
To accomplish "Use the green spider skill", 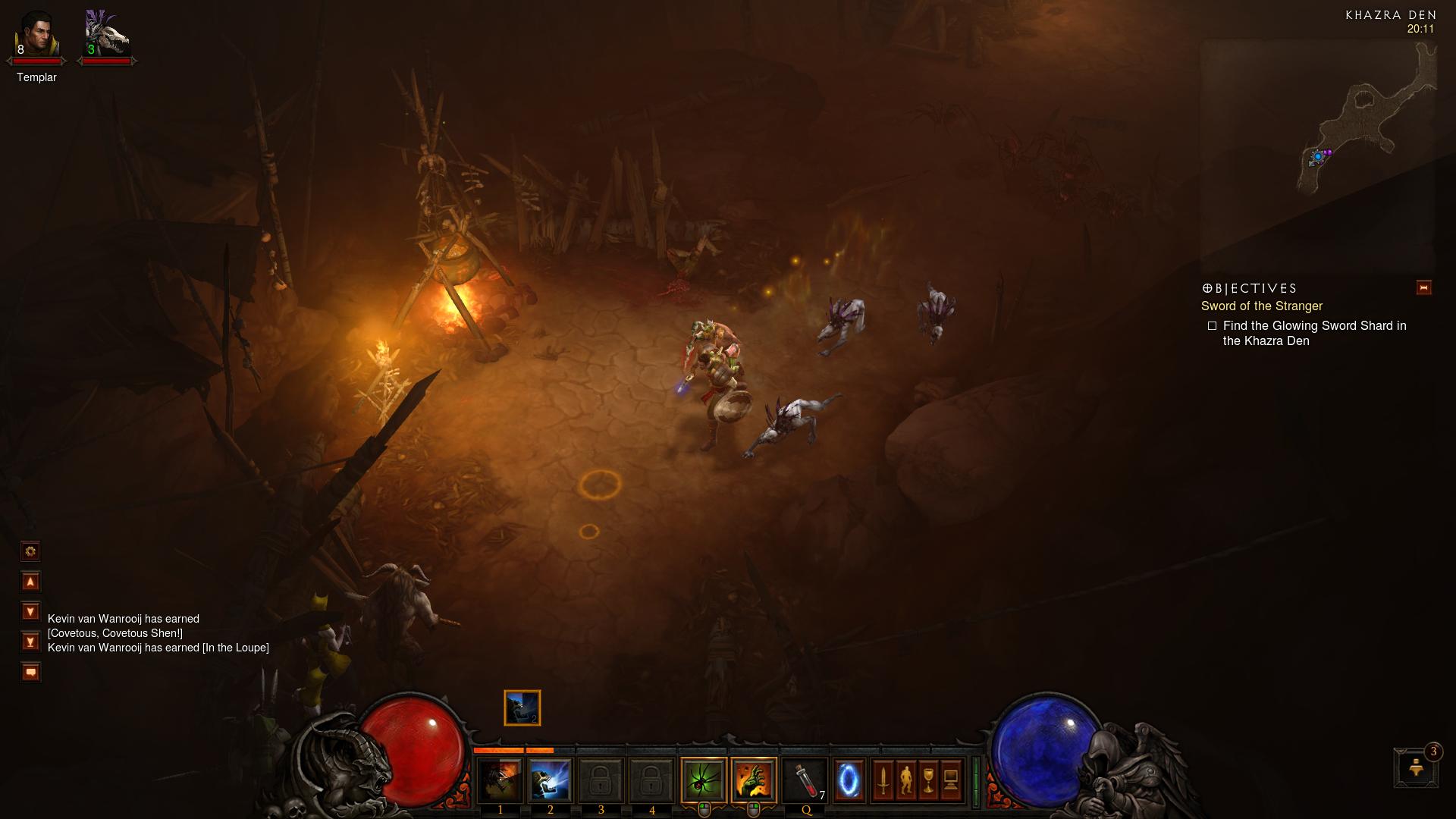I will click(x=703, y=780).
